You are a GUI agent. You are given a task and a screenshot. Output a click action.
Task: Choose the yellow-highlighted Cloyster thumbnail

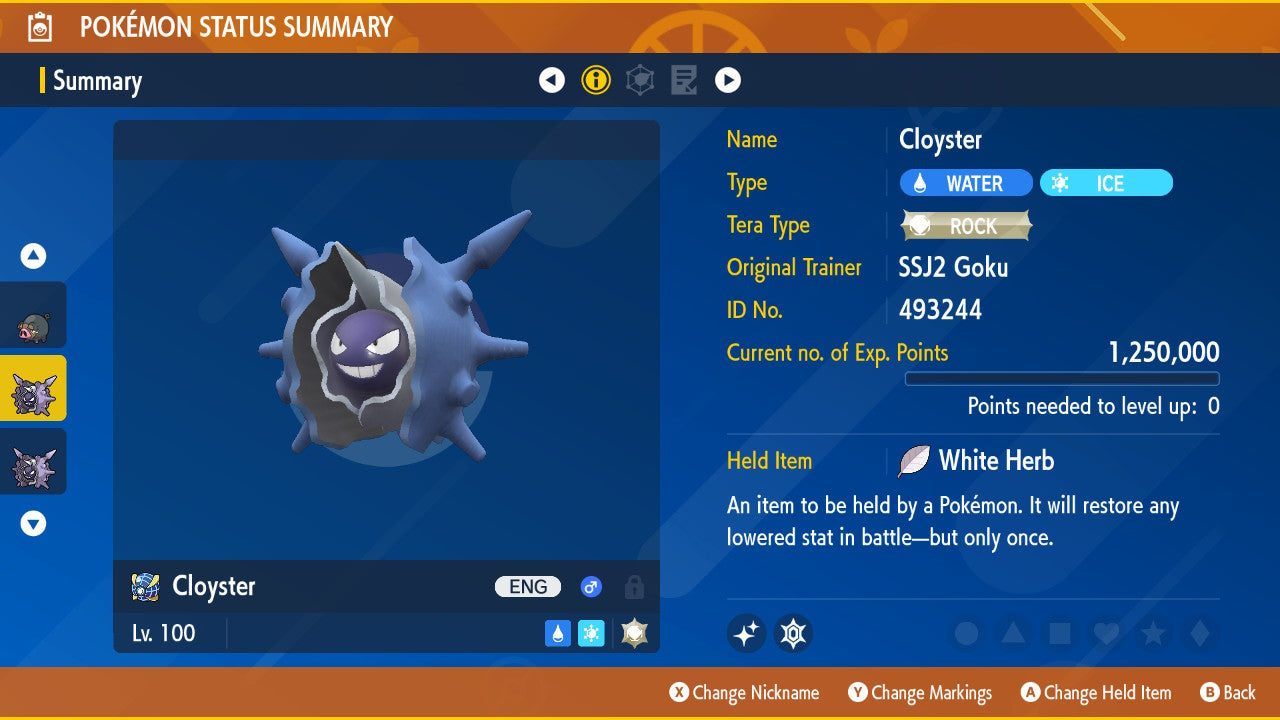click(x=33, y=388)
